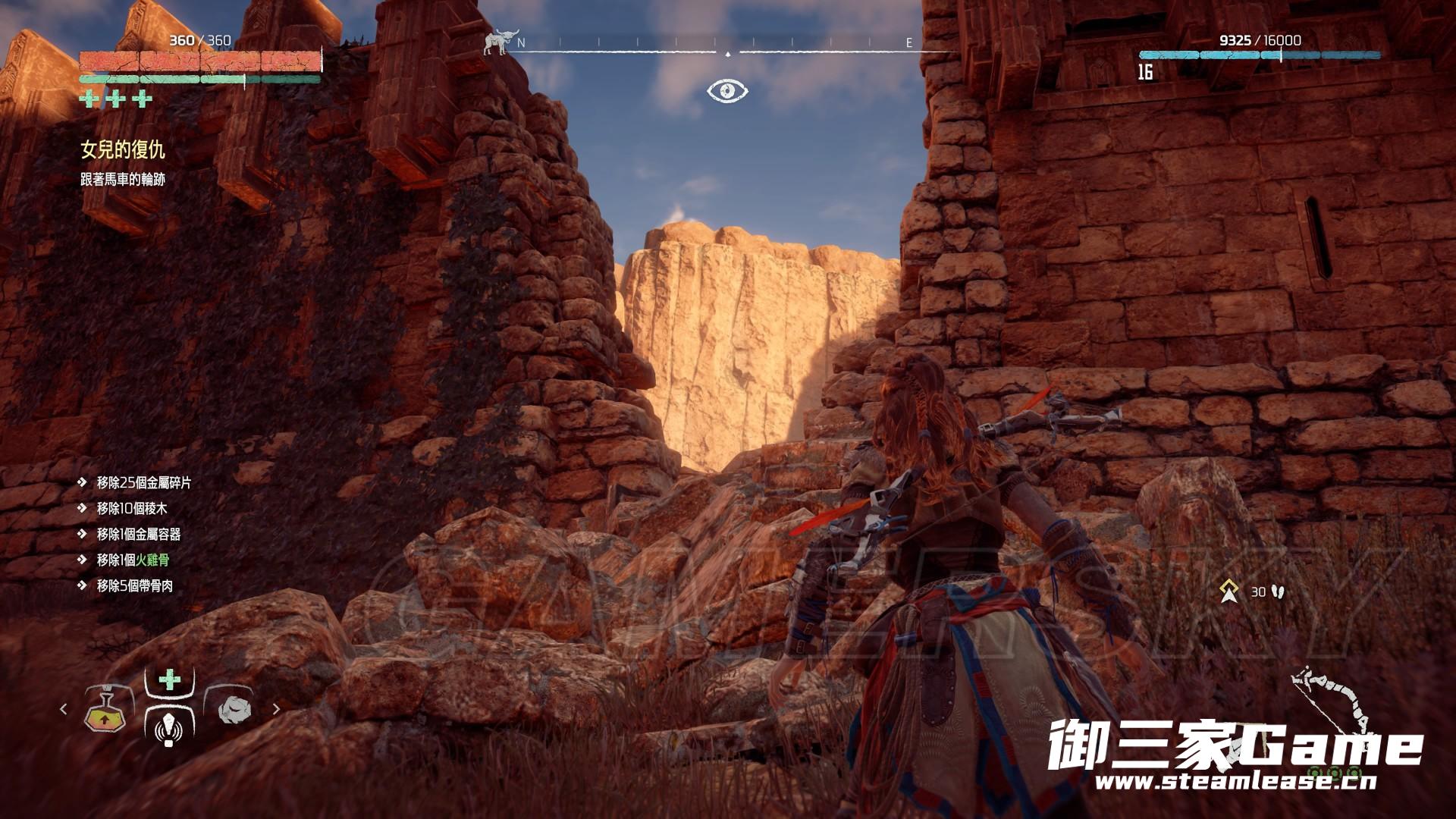Cycle quick items with the right arrow

(x=276, y=710)
